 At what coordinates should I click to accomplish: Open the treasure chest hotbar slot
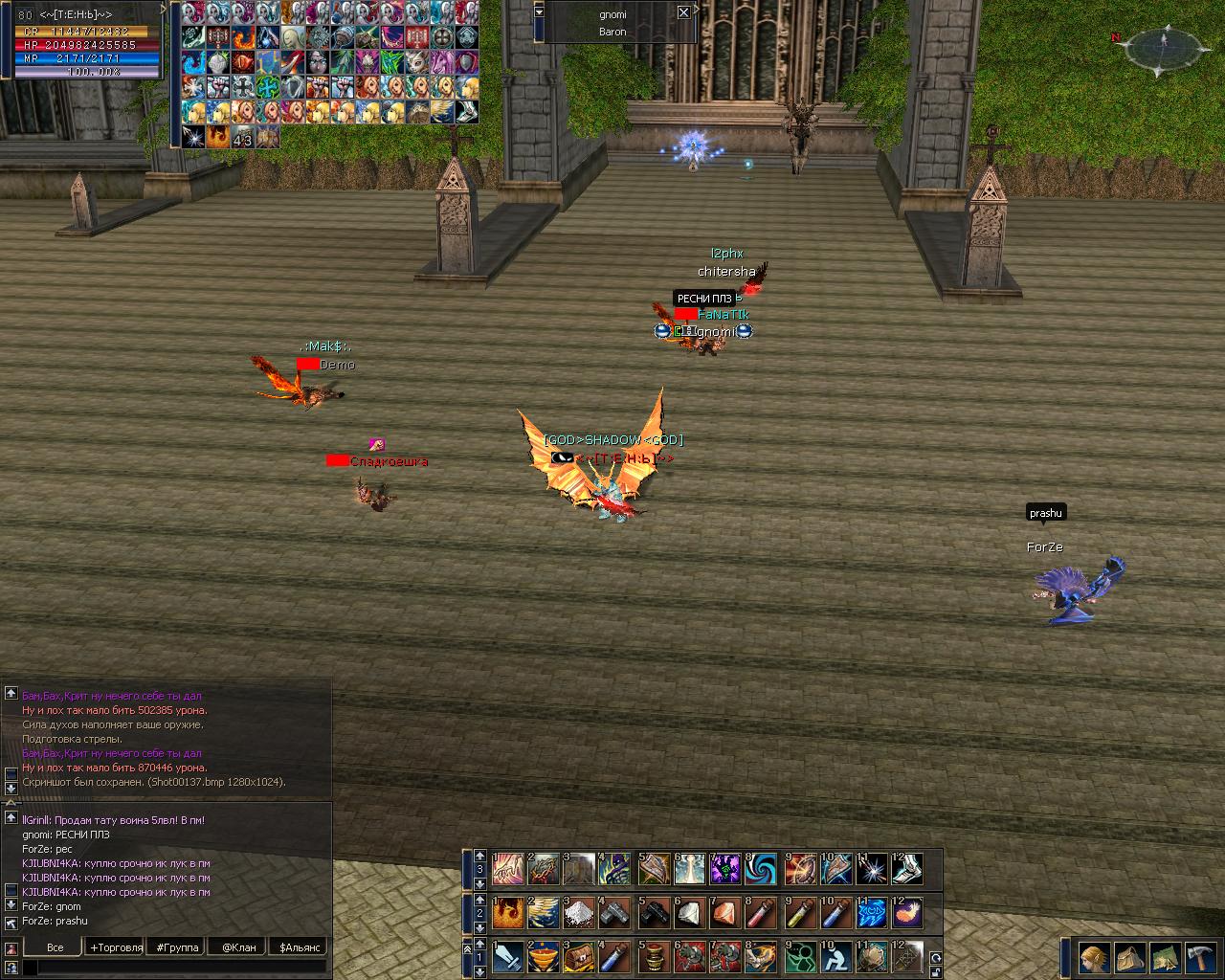(581, 956)
